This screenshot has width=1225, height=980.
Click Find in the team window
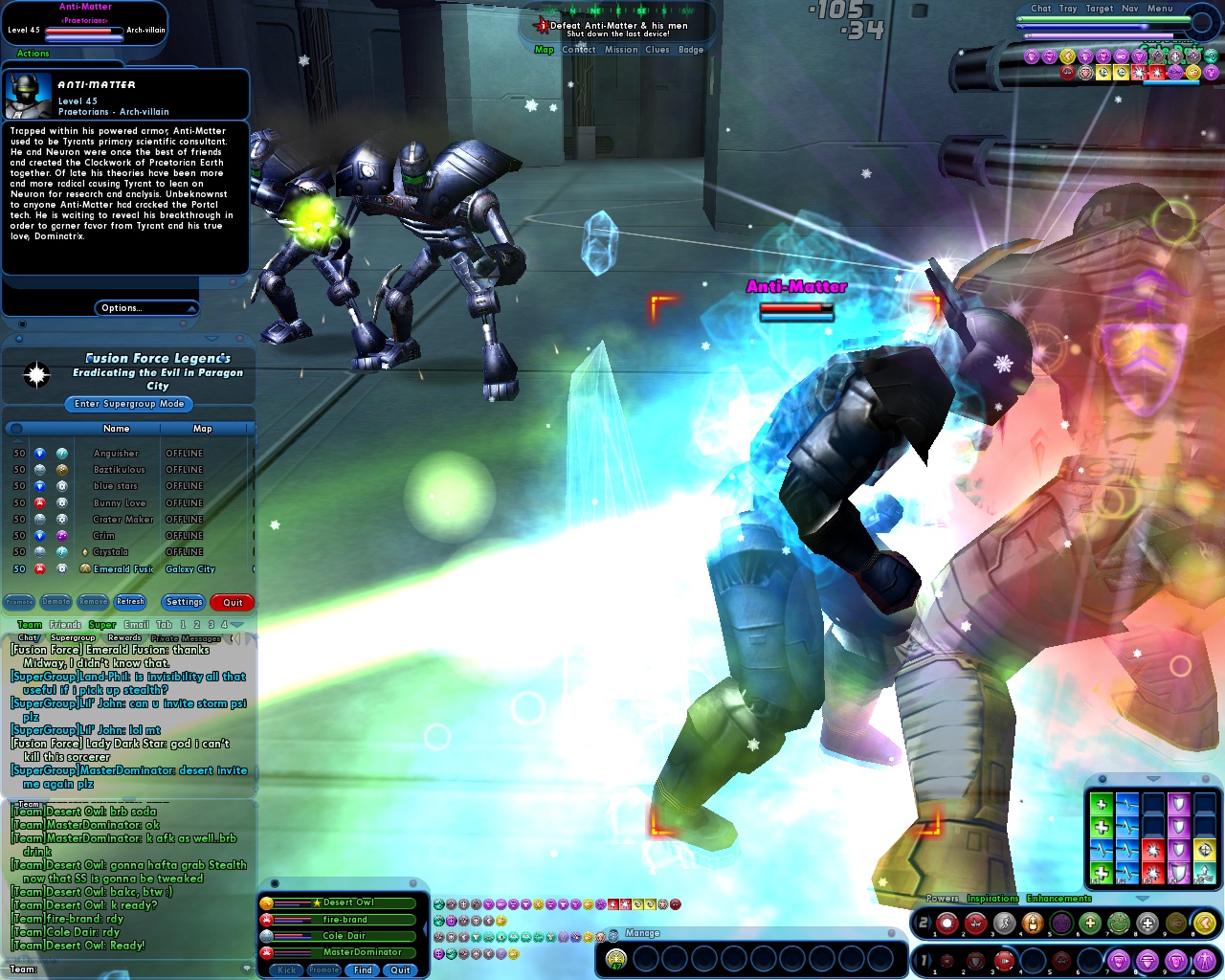[362, 969]
